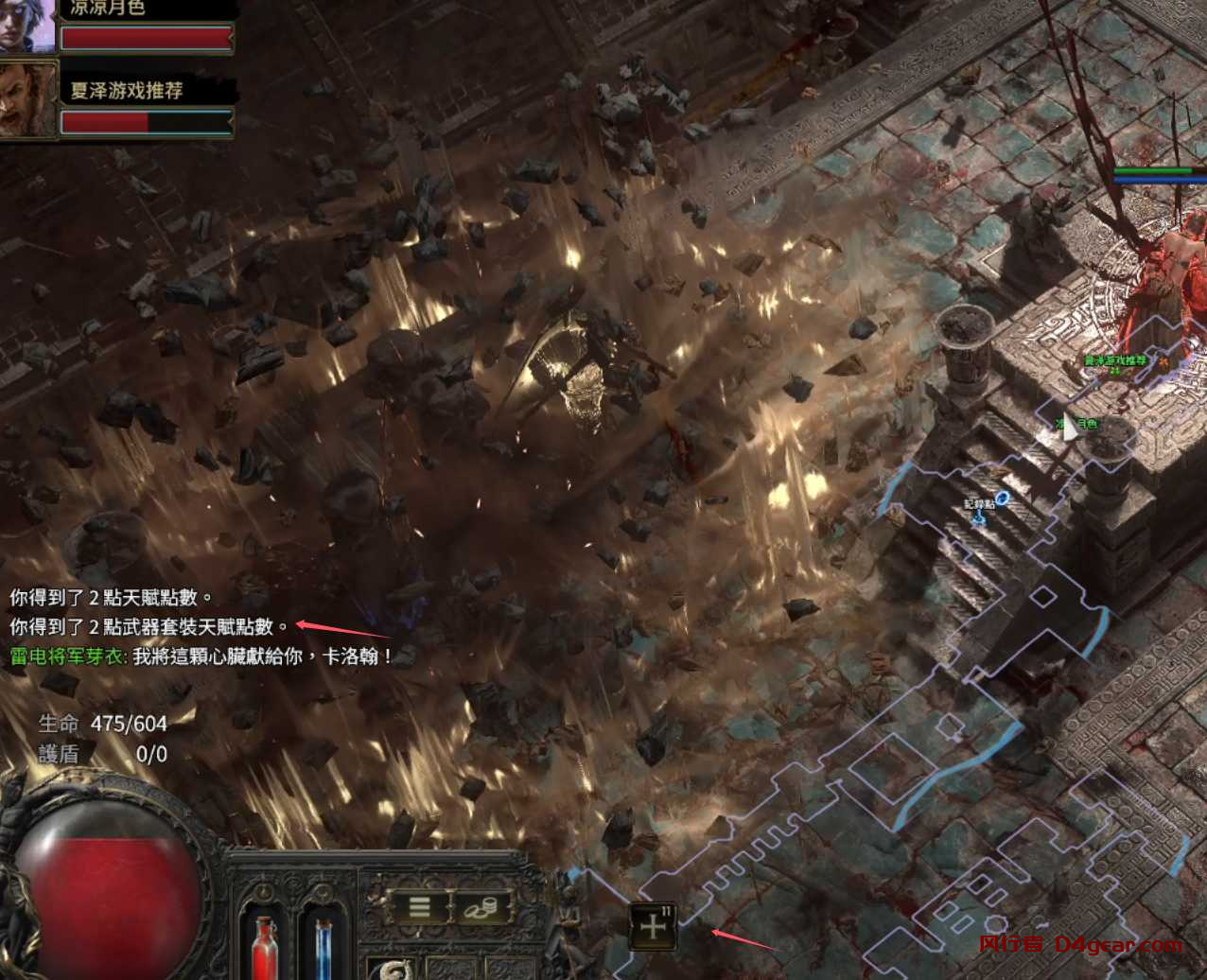Click the dragon skill icon in skill bar
The image size is (1207, 980).
pyautogui.click(x=391, y=971)
